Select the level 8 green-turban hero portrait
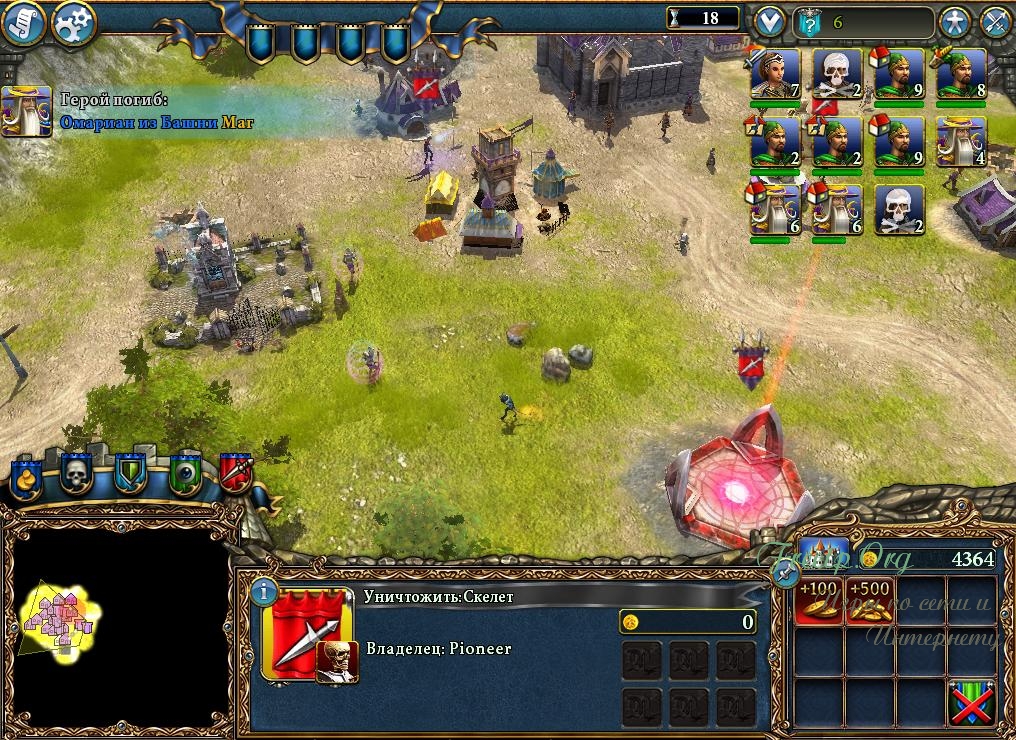 [961, 73]
